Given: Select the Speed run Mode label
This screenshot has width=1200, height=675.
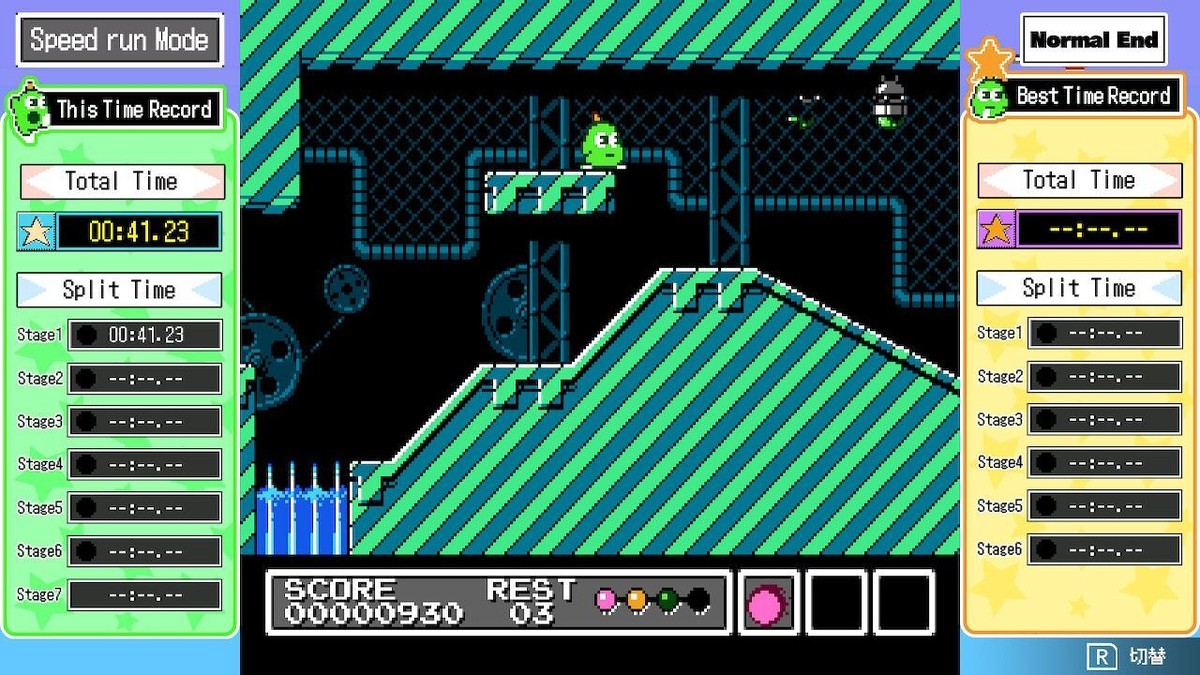Looking at the screenshot, I should pyautogui.click(x=119, y=40).
